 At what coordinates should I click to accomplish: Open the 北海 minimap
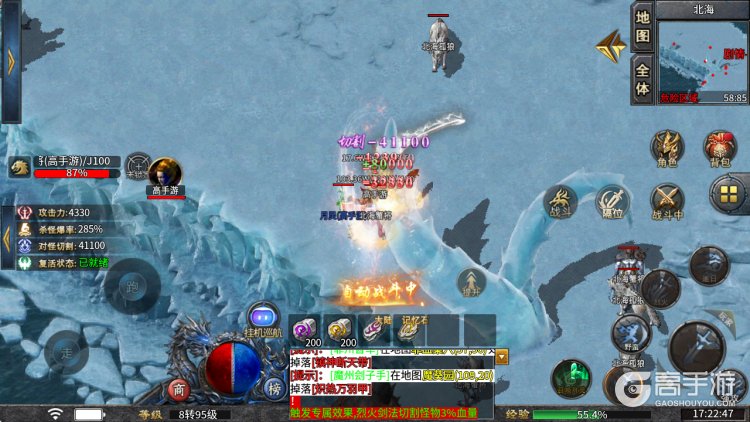click(x=704, y=56)
